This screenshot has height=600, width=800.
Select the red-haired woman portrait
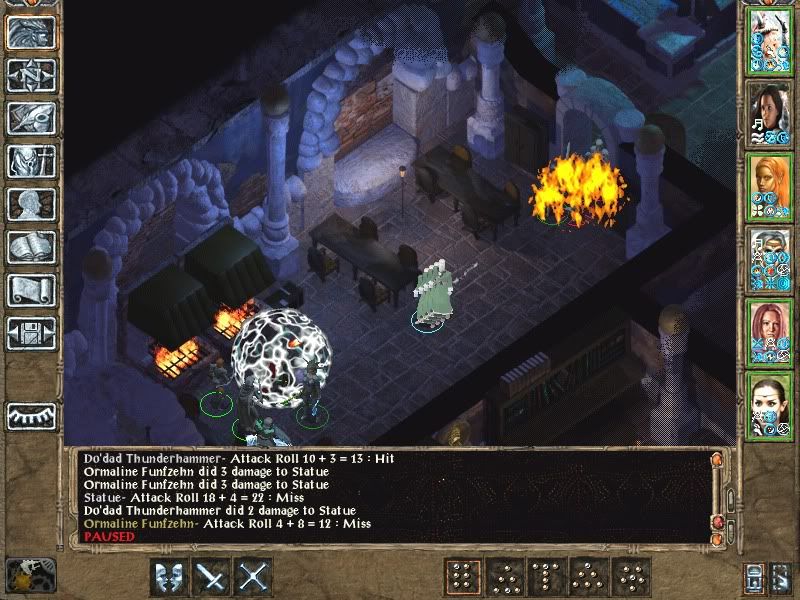point(769,332)
